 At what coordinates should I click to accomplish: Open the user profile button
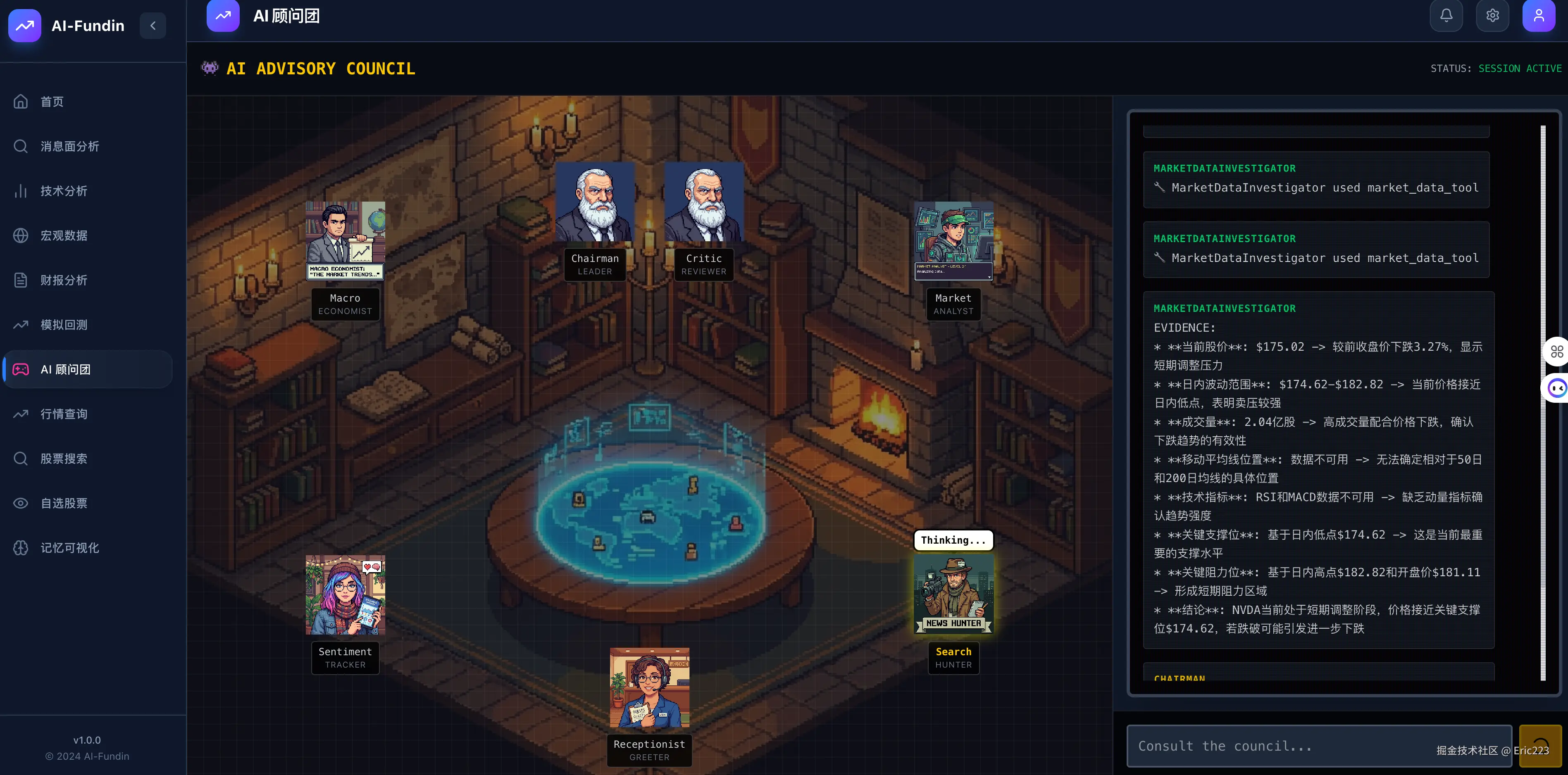pyautogui.click(x=1538, y=16)
